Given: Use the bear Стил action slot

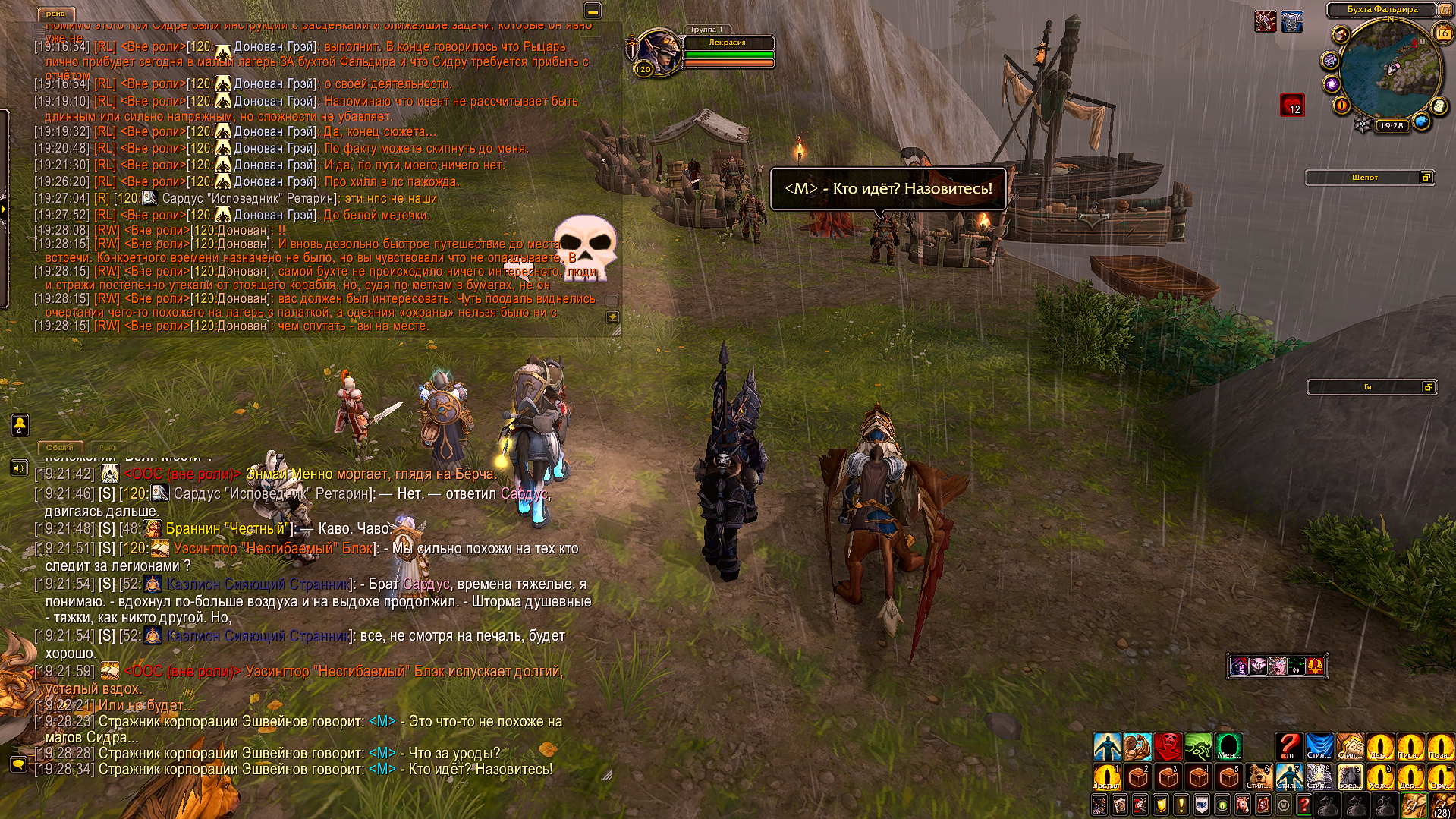Looking at the screenshot, I should coord(1259,777).
